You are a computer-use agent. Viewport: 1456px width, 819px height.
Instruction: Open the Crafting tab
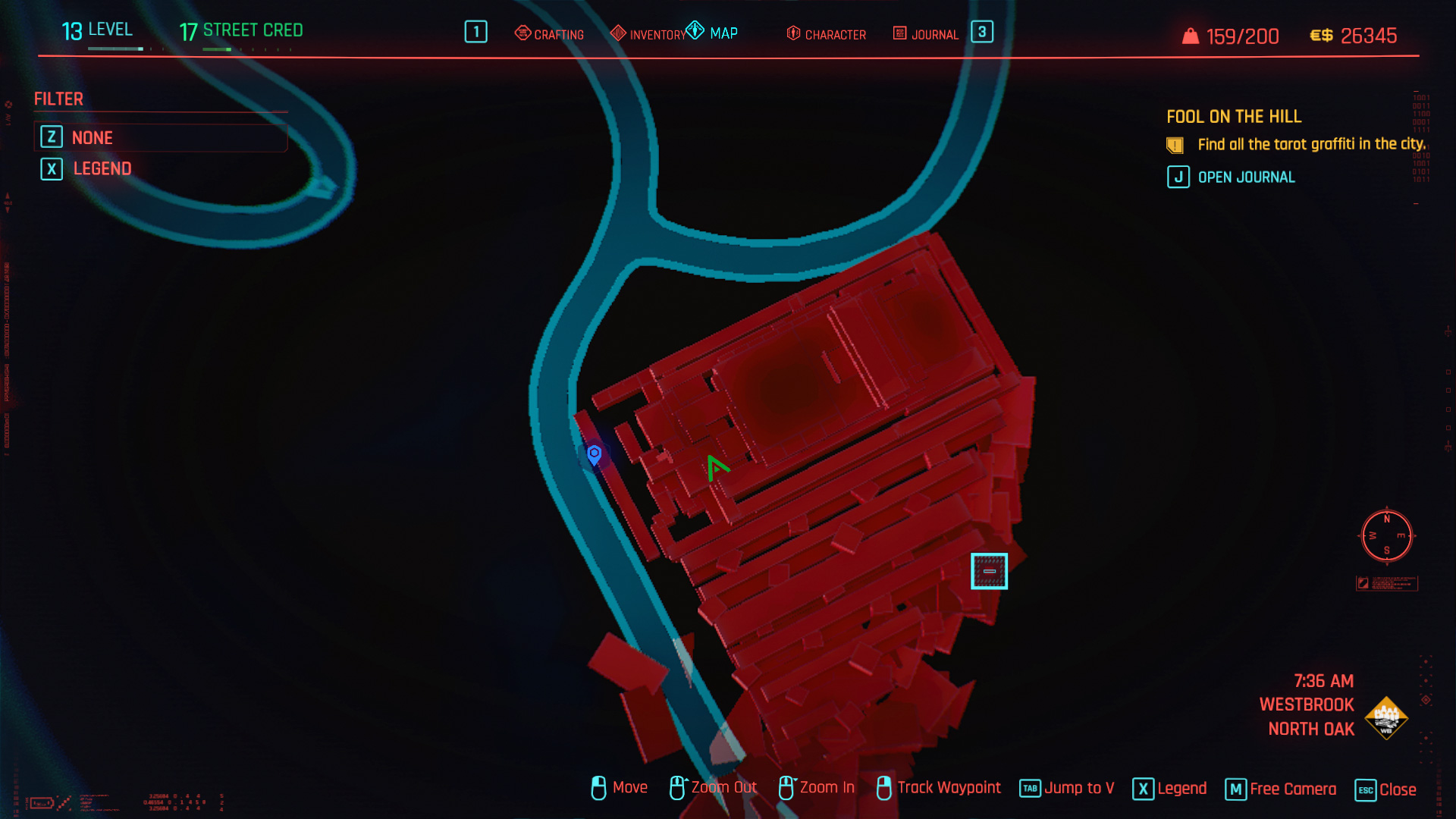550,34
